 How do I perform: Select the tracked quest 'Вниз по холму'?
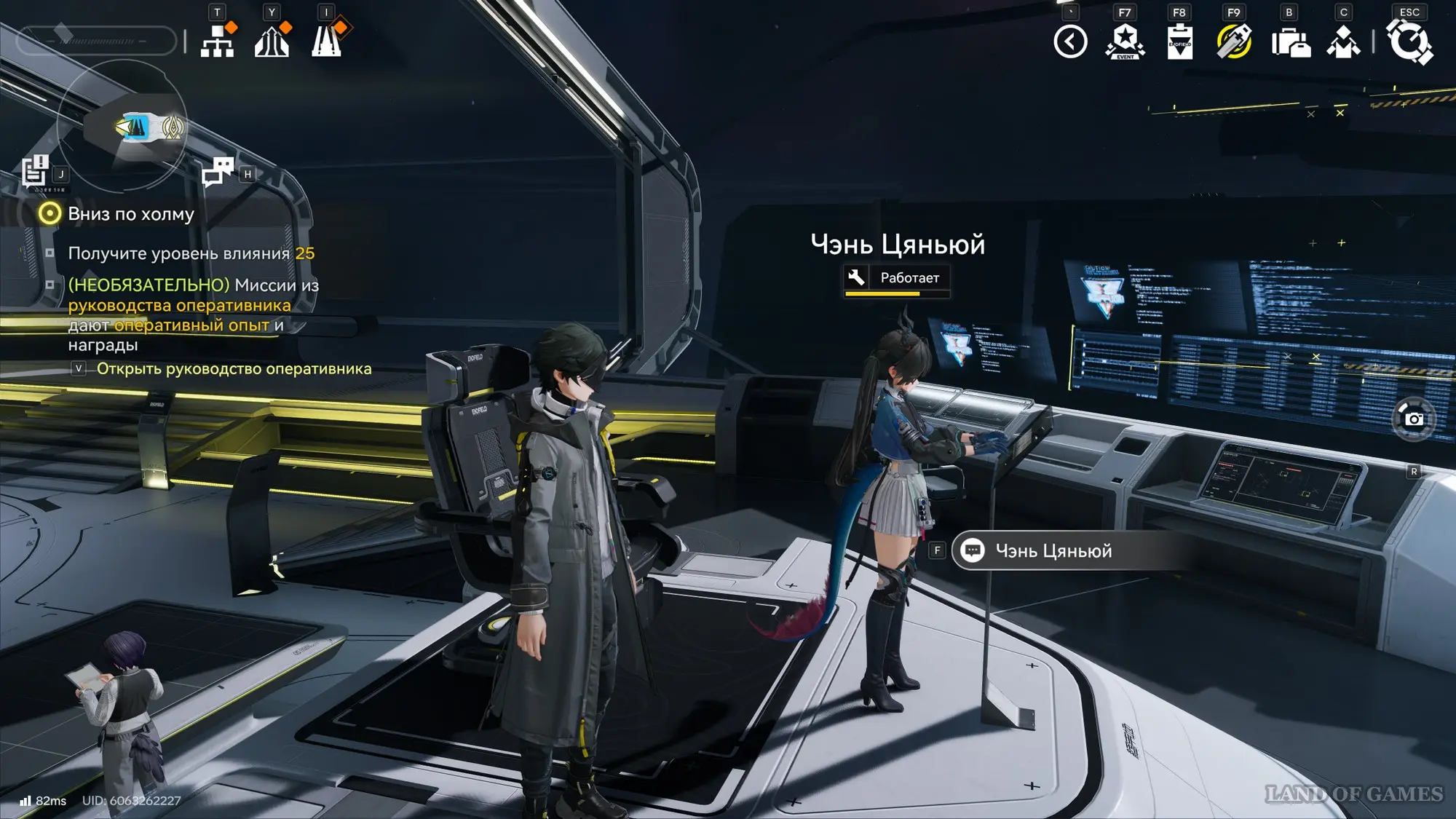131,214
